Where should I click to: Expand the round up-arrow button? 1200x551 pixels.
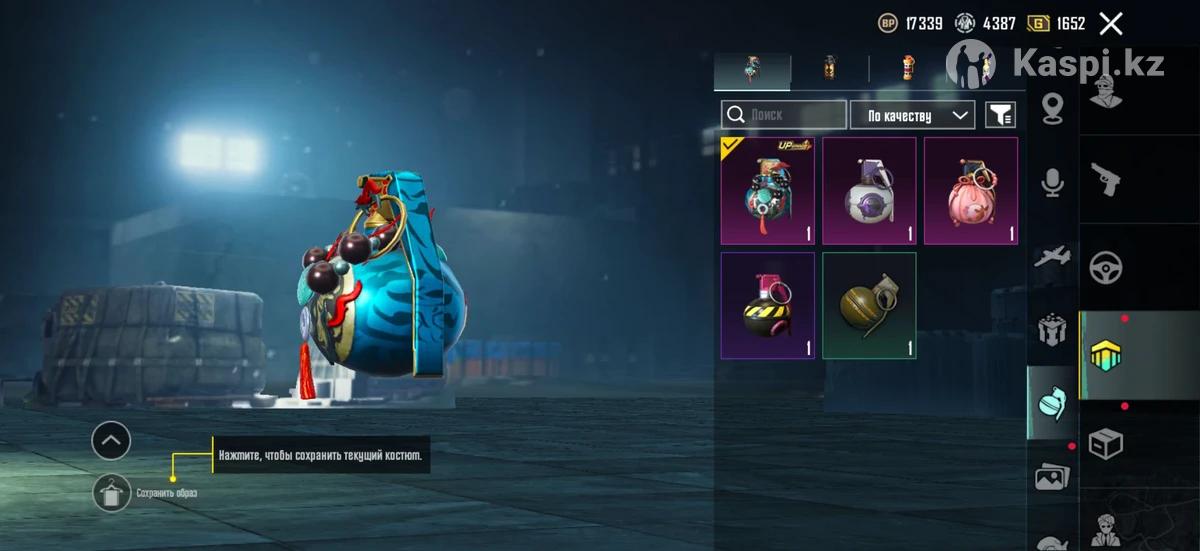pyautogui.click(x=111, y=440)
